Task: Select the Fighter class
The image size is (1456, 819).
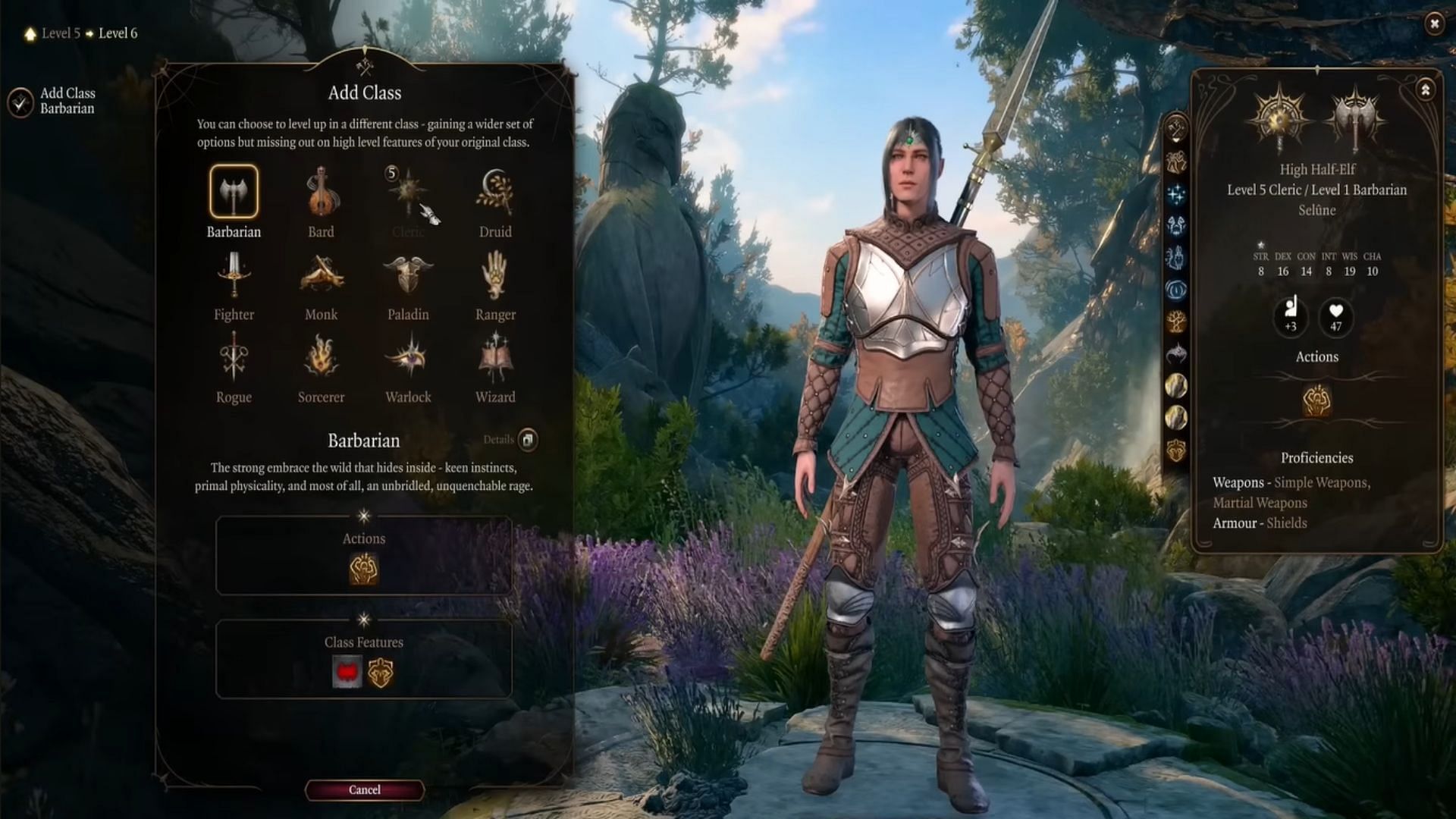Action: [234, 275]
